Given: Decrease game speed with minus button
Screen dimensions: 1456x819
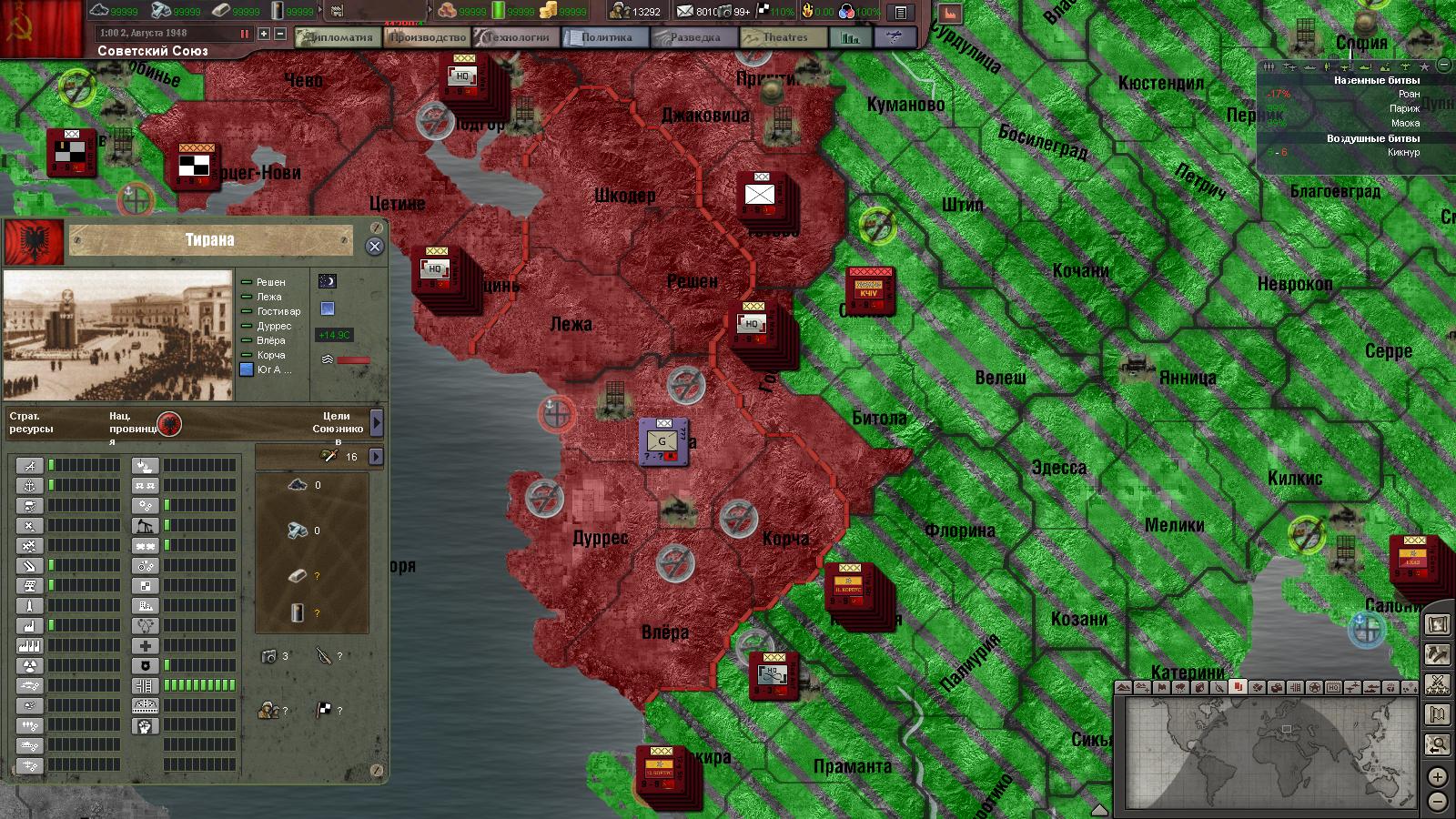Looking at the screenshot, I should [x=280, y=34].
